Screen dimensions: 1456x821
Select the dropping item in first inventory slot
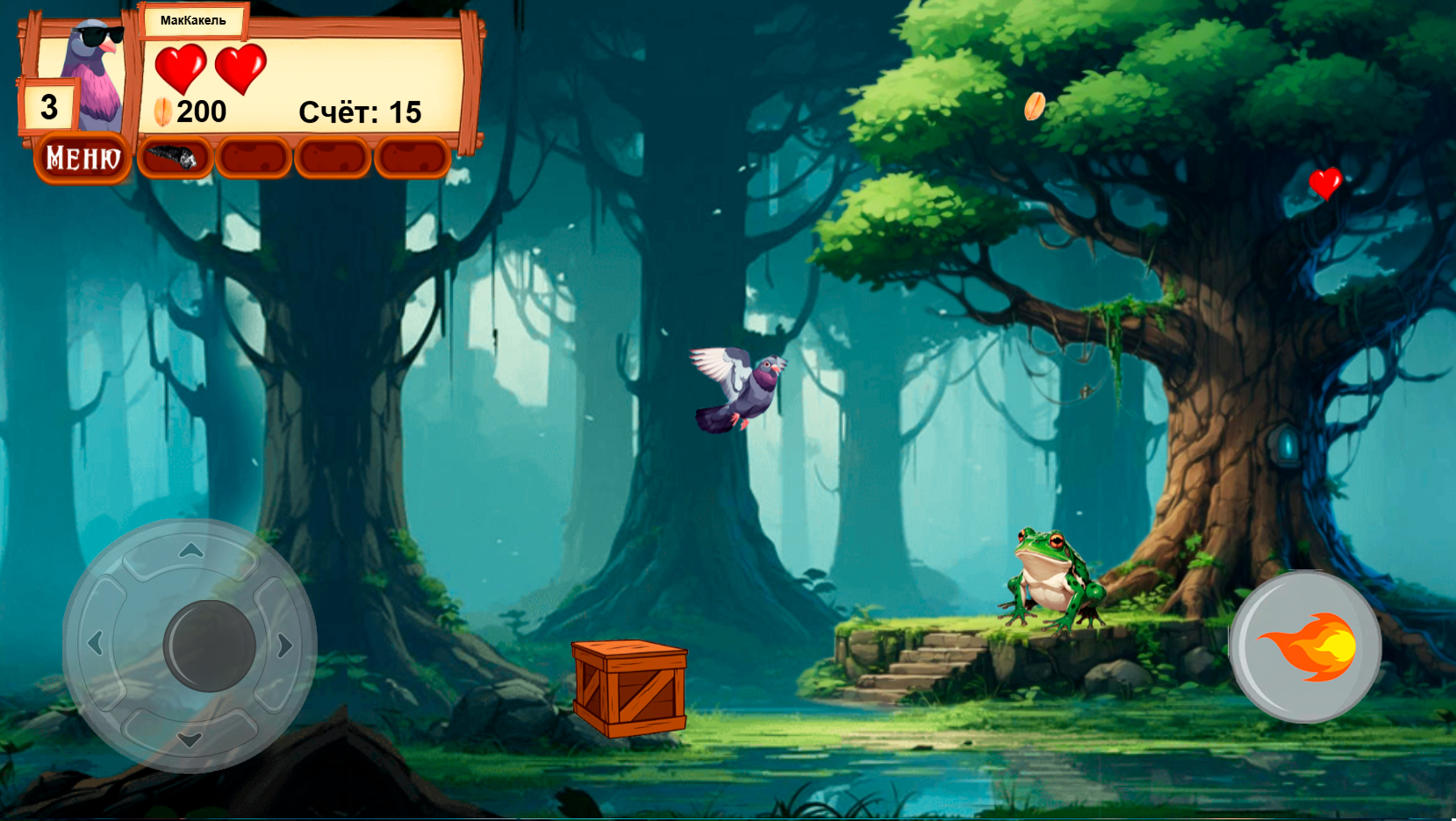click(x=174, y=158)
